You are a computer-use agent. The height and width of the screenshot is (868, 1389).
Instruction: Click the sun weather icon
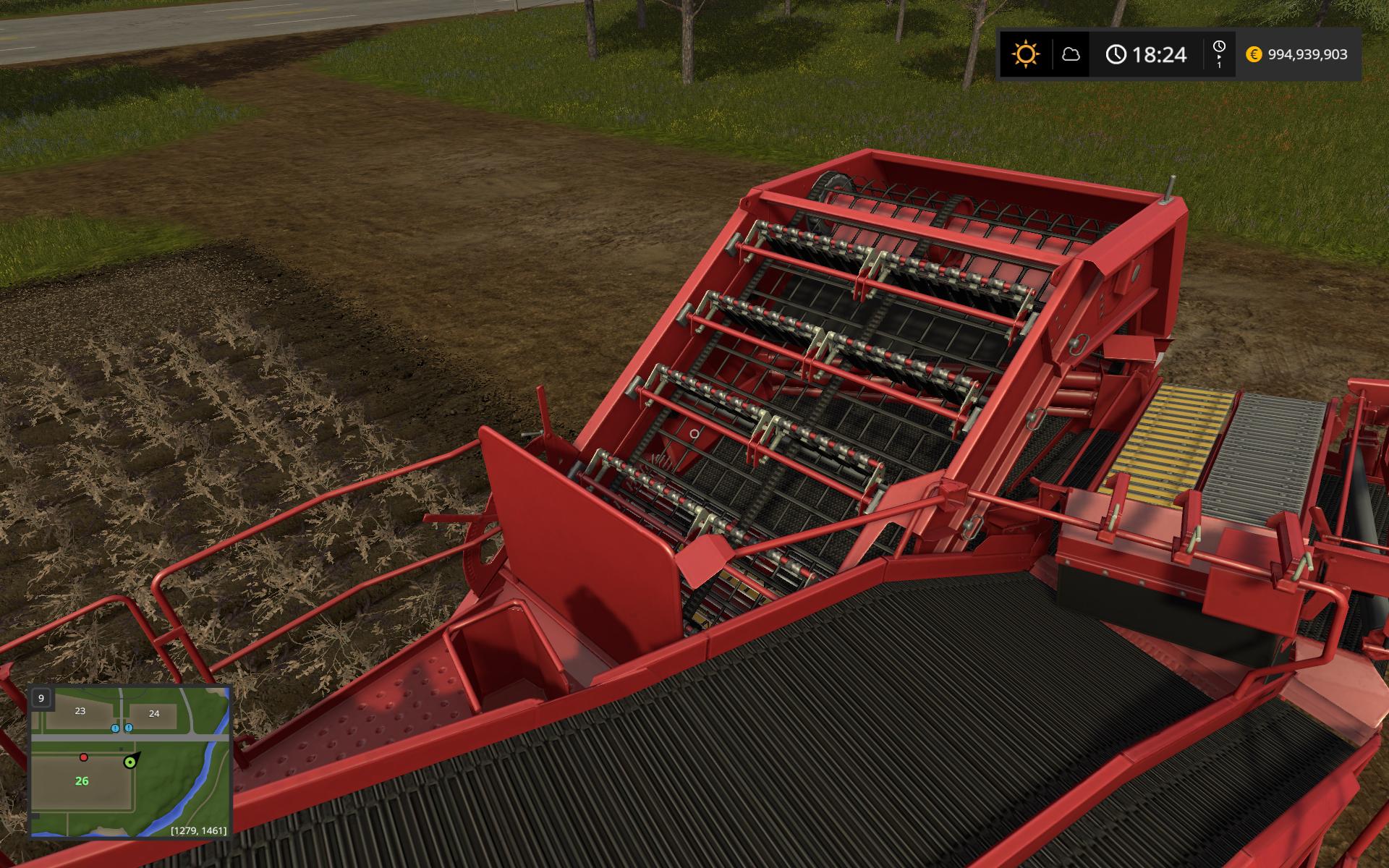(x=1026, y=54)
